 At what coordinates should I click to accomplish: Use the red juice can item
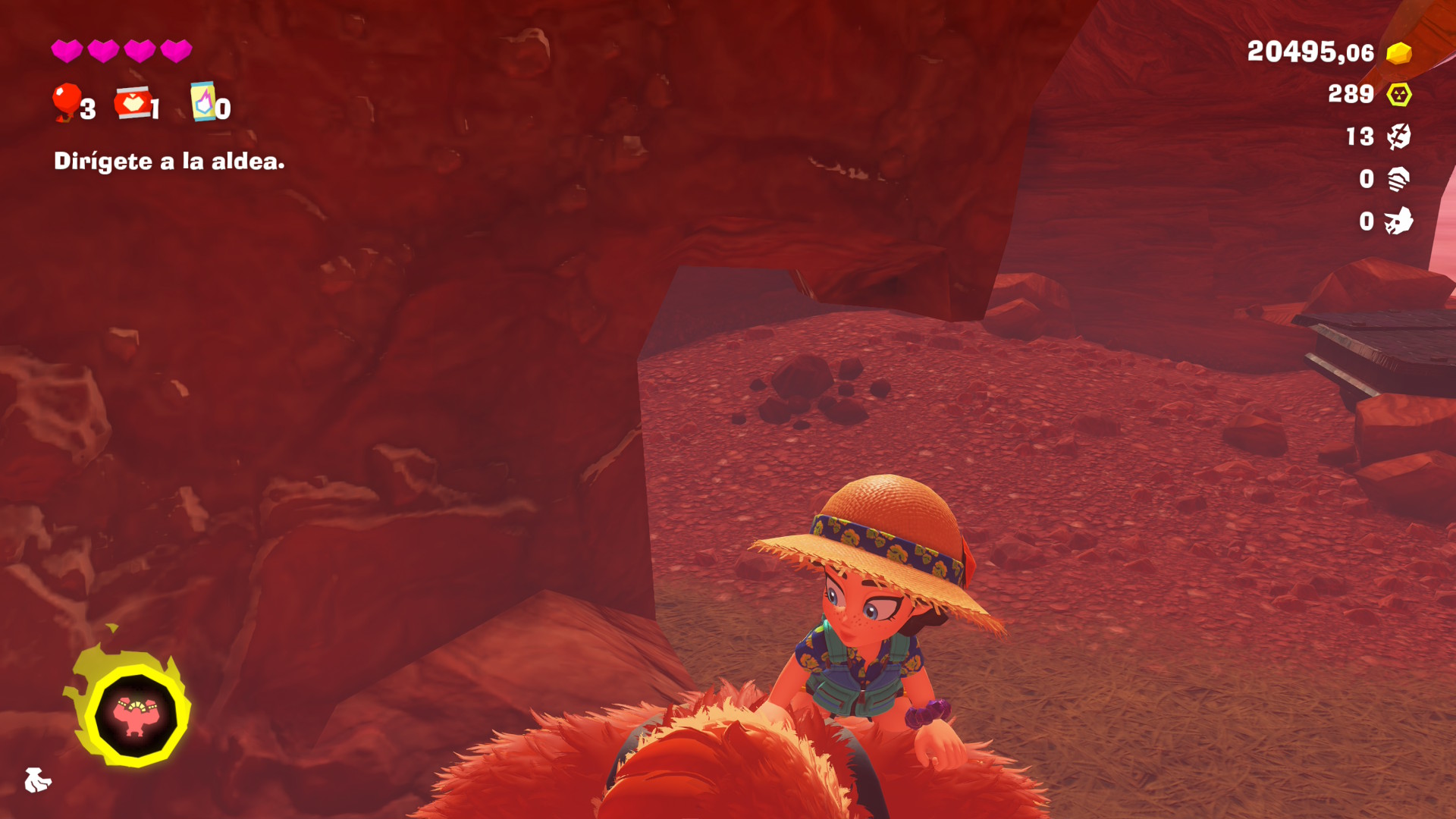pyautogui.click(x=133, y=103)
